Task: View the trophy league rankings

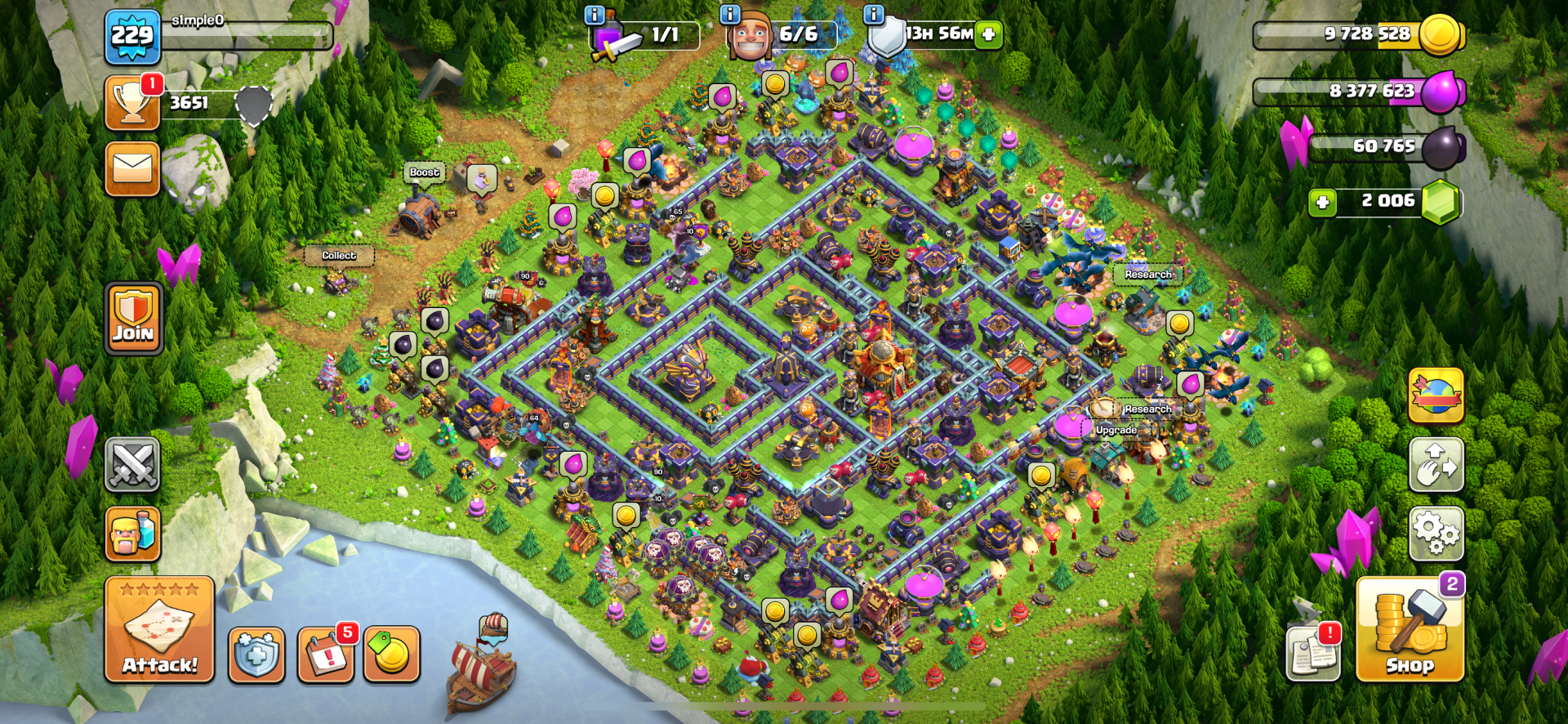Action: [131, 103]
